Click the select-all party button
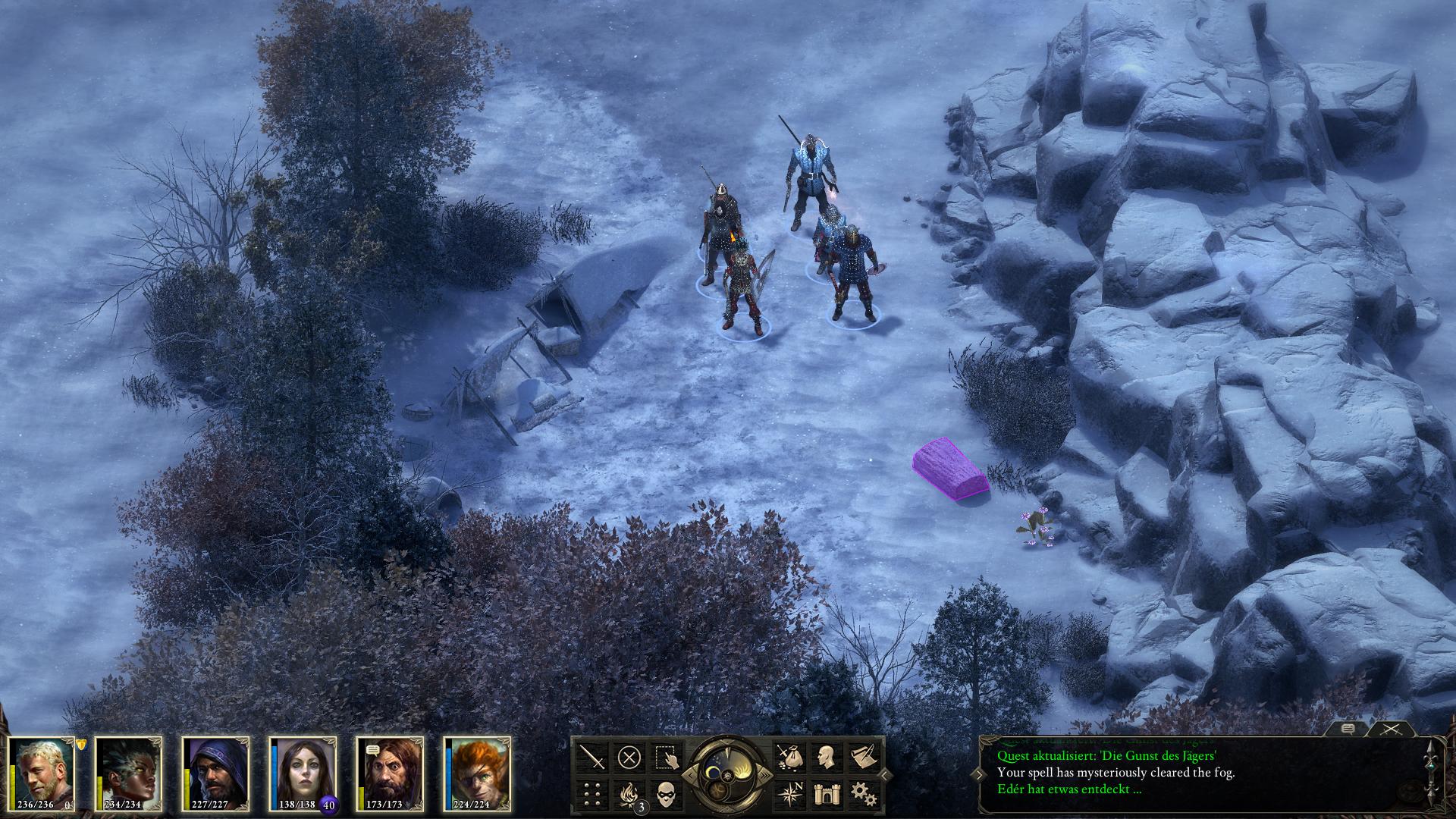This screenshot has height=819, width=1456. [x=666, y=757]
